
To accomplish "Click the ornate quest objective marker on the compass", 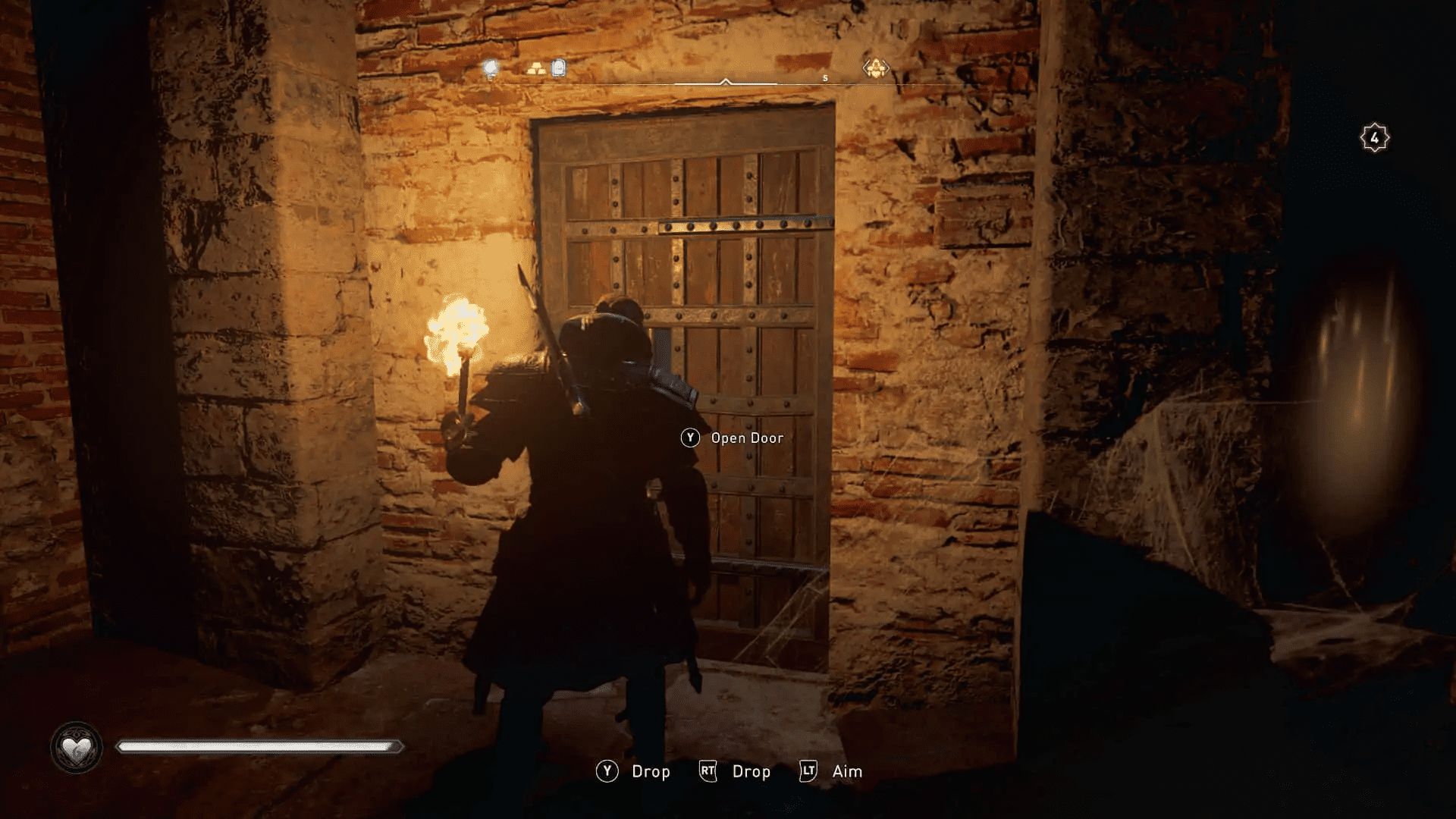I will click(x=878, y=67).
